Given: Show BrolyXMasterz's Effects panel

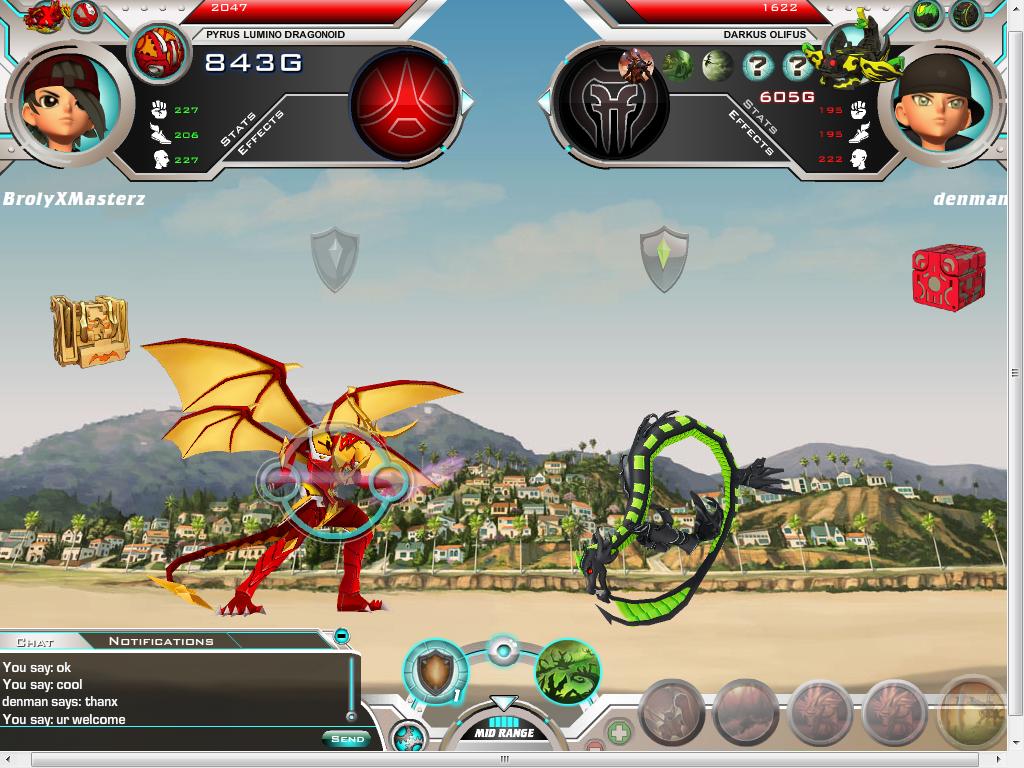Looking at the screenshot, I should (x=265, y=133).
